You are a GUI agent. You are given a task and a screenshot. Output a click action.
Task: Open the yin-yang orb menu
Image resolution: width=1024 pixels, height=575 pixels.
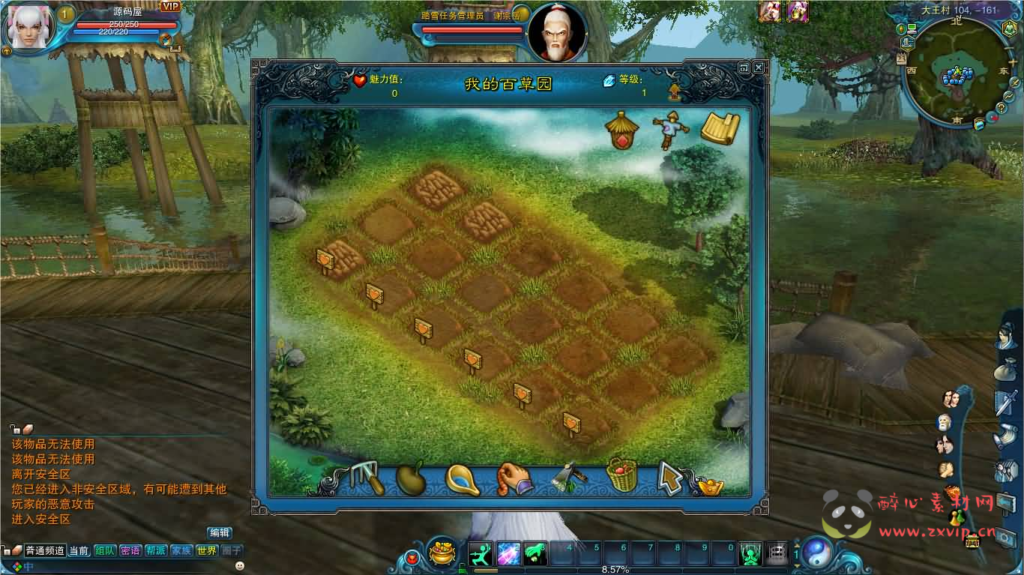click(817, 551)
